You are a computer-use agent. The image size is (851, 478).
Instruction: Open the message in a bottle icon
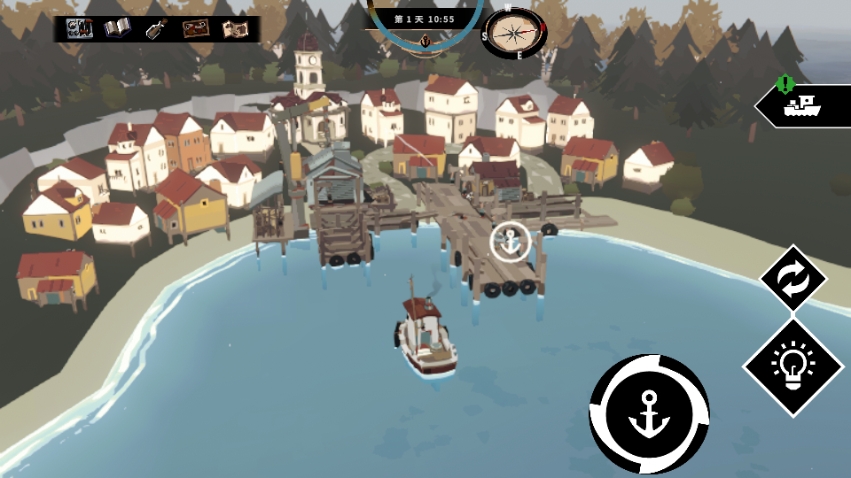(156, 29)
